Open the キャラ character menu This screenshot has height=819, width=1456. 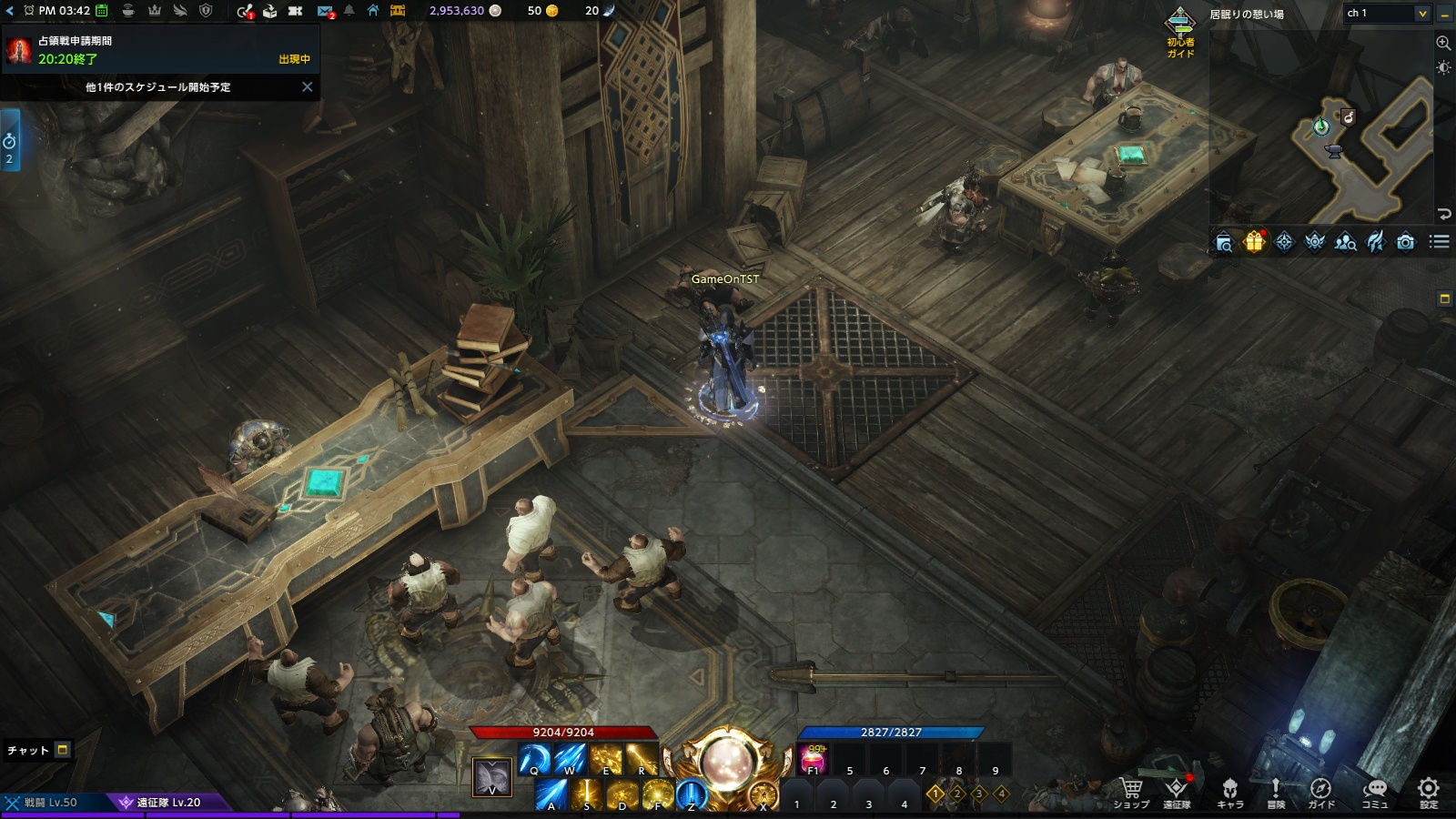[1230, 793]
